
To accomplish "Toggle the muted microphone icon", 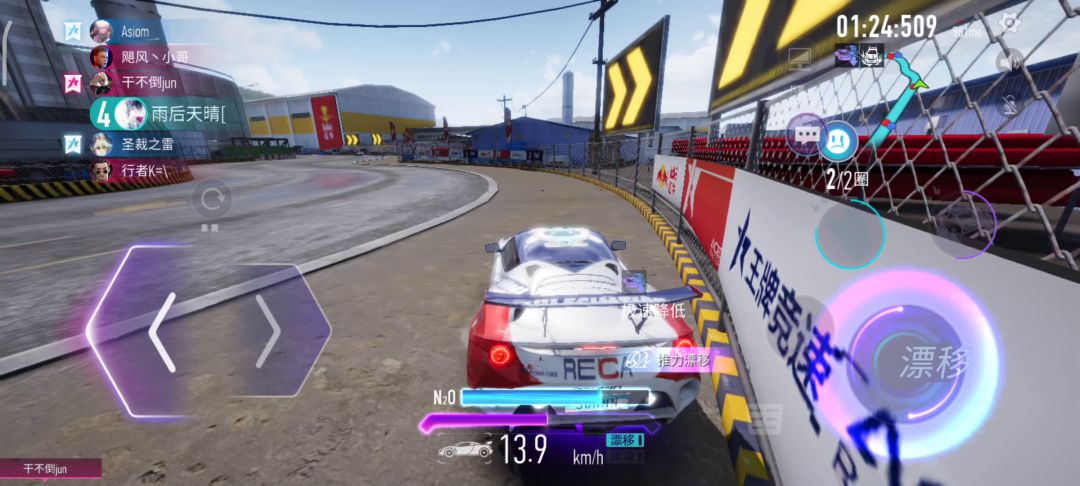I will click(1009, 103).
